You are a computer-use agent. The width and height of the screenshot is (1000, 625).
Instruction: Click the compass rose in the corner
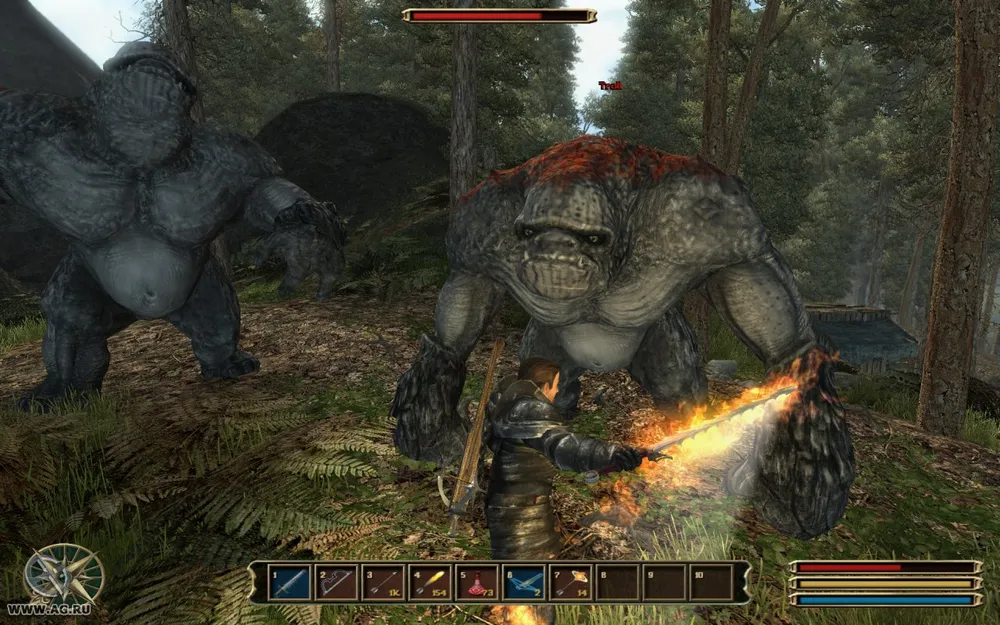pyautogui.click(x=63, y=574)
